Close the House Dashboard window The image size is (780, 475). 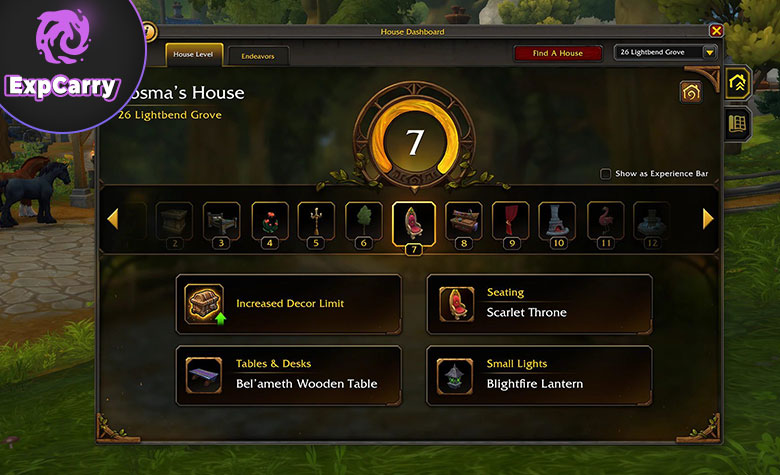coord(716,32)
